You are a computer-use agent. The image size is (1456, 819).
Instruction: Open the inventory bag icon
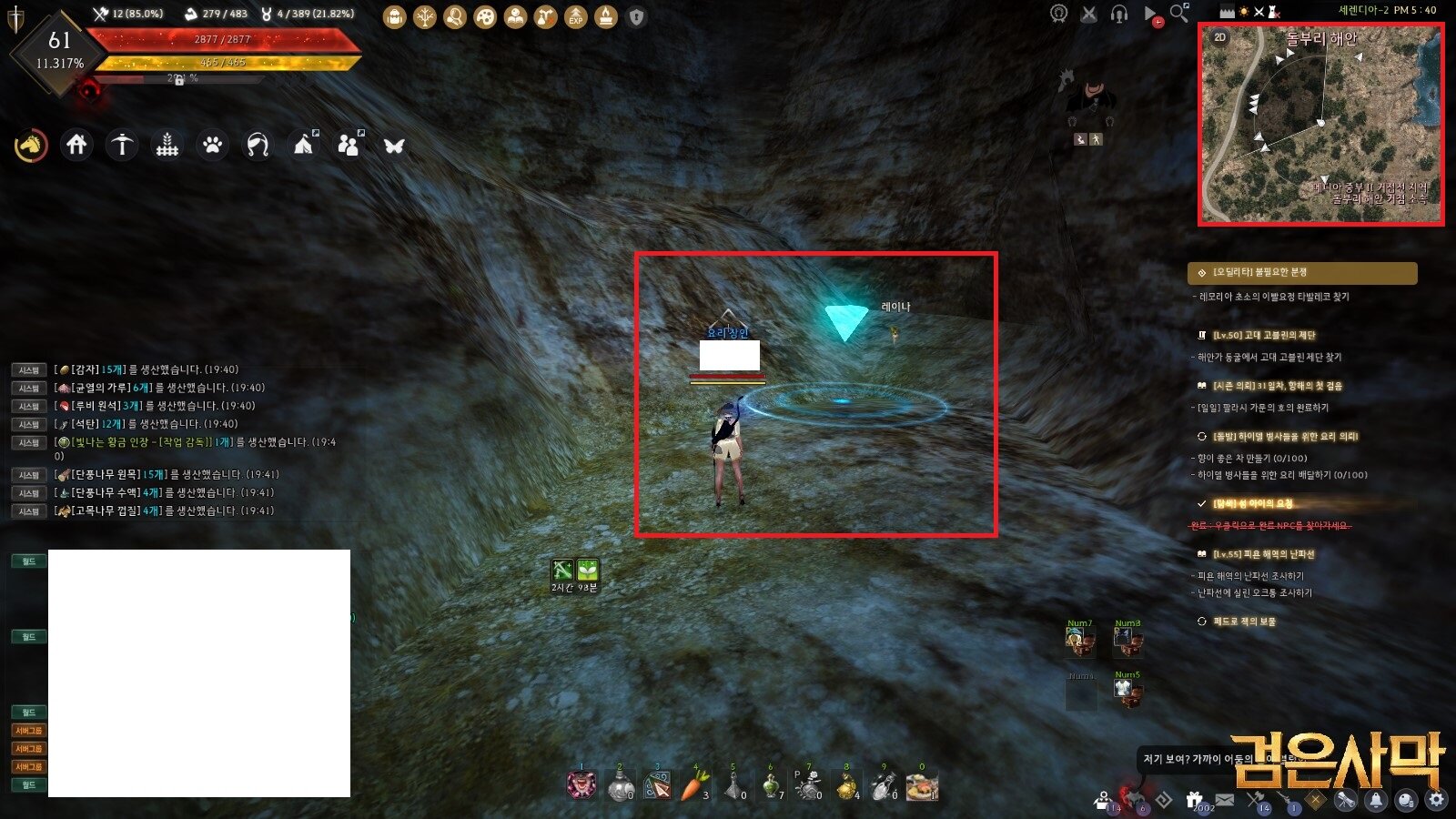[x=396, y=15]
